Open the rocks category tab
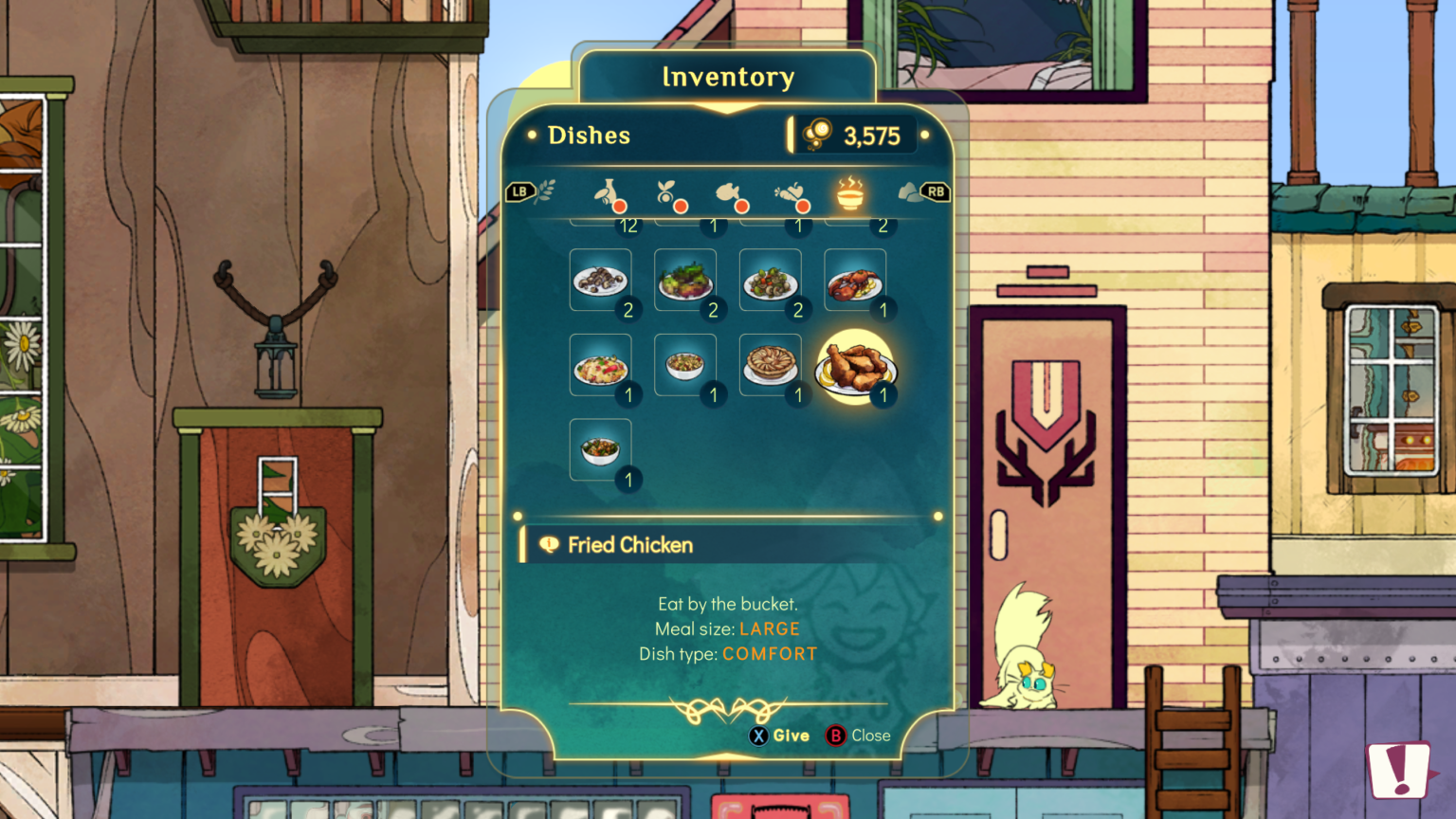 click(910, 193)
